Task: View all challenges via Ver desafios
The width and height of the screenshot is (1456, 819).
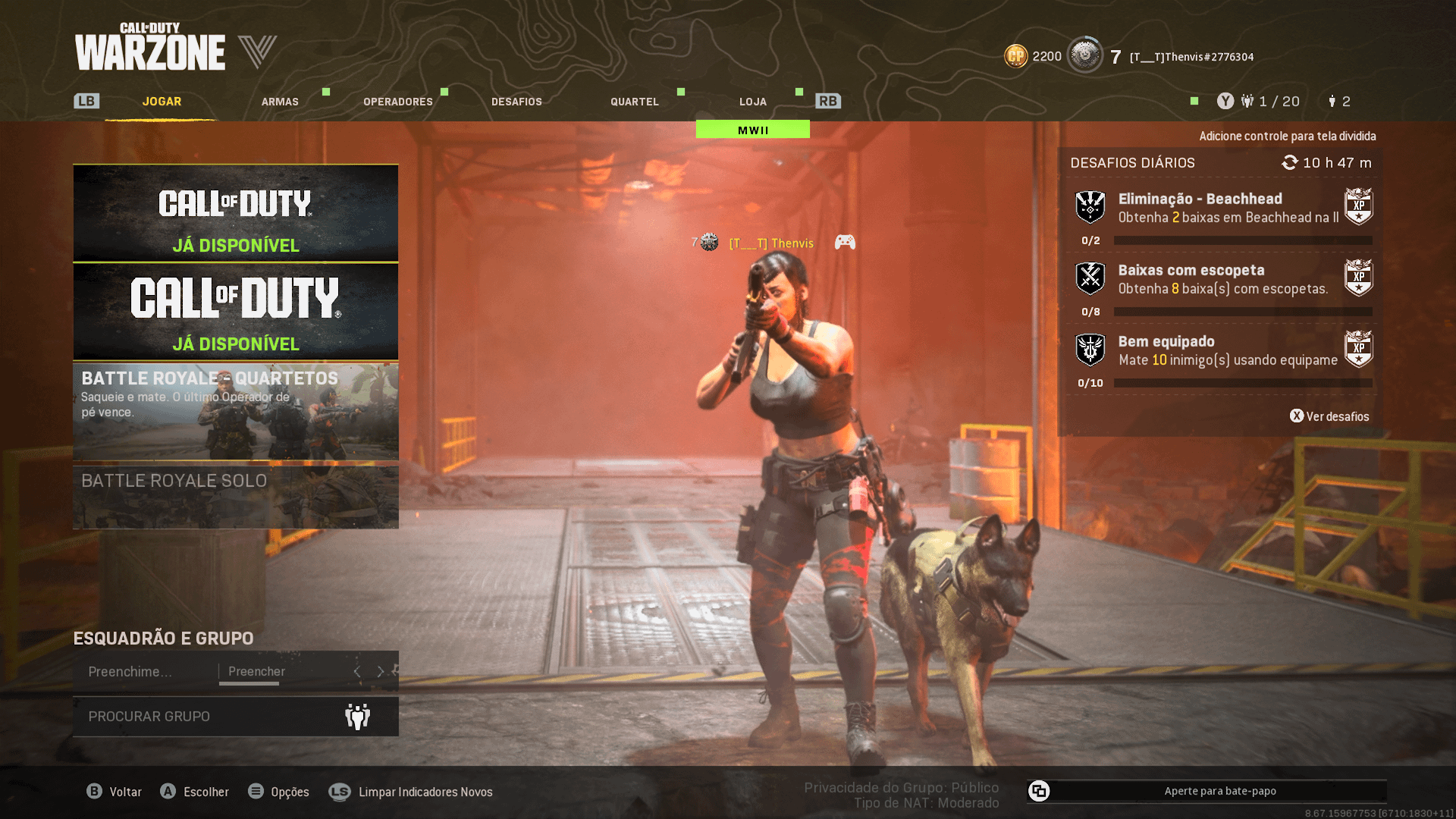Action: point(1330,416)
